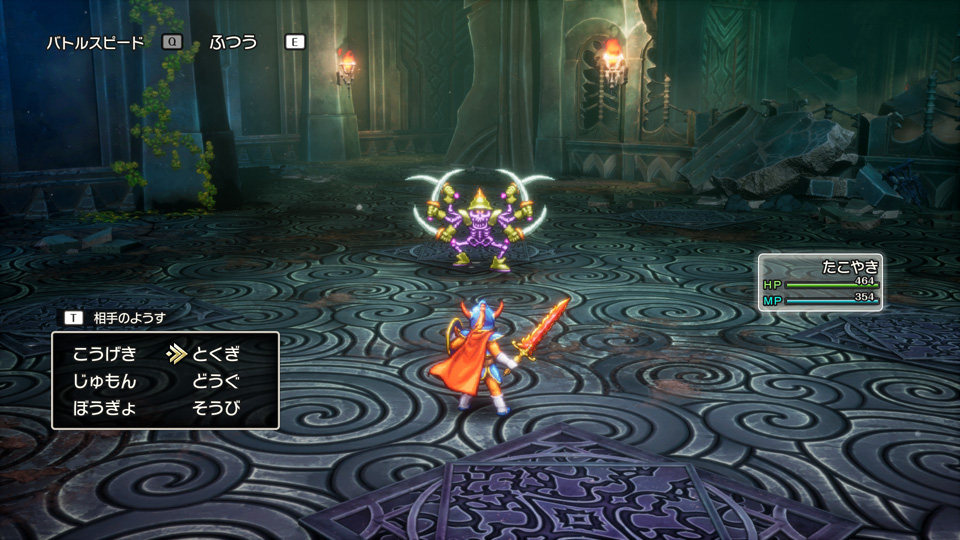This screenshot has height=540, width=960.
Task: Select the こうげき attack command
Action: 105,353
